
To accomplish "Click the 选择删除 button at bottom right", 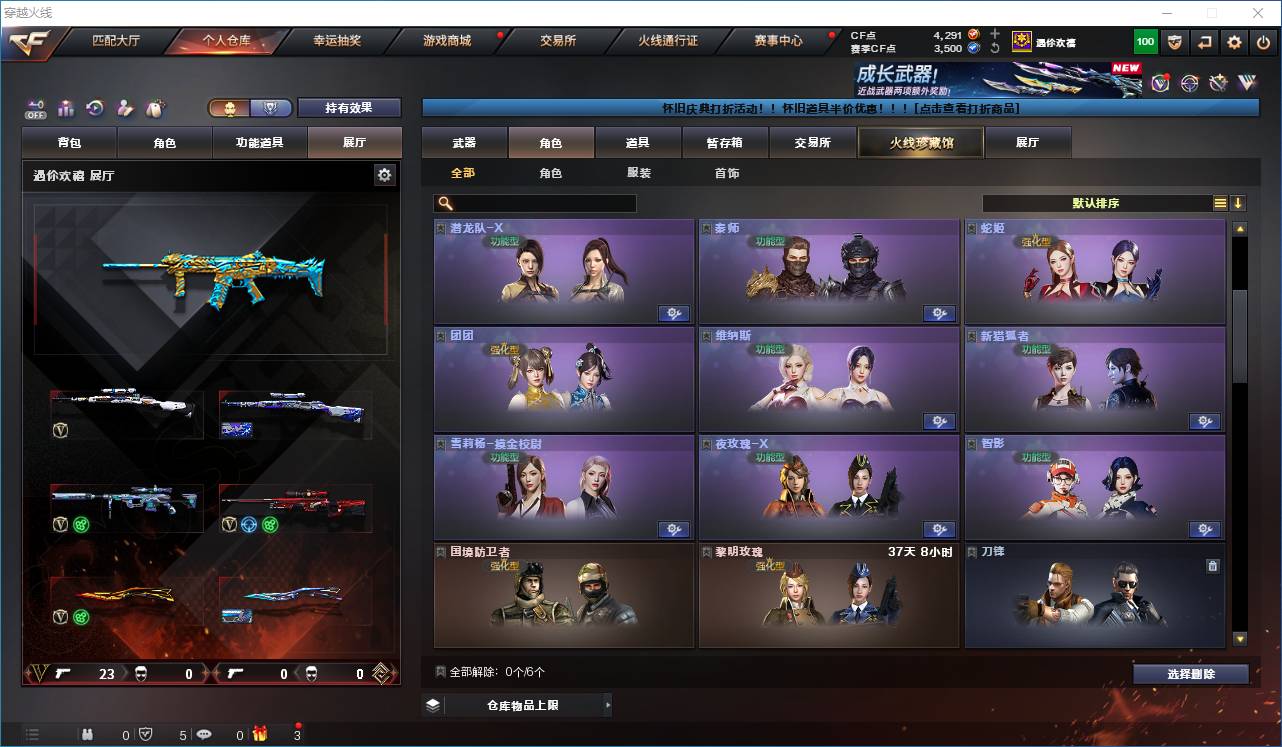I will [1192, 673].
